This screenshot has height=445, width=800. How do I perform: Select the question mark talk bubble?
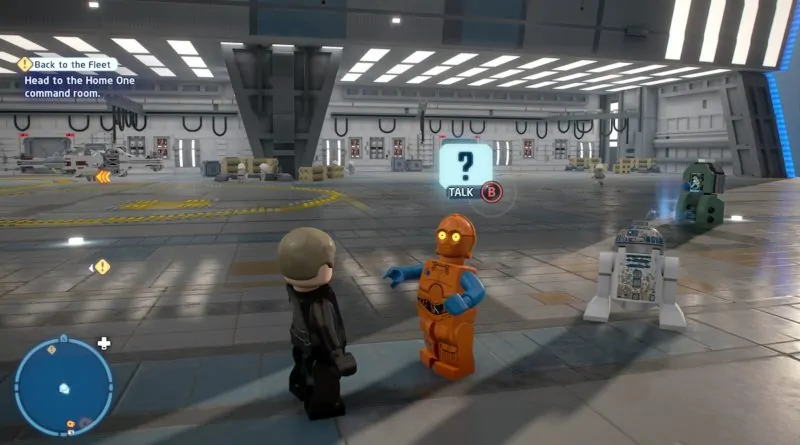[x=465, y=166]
